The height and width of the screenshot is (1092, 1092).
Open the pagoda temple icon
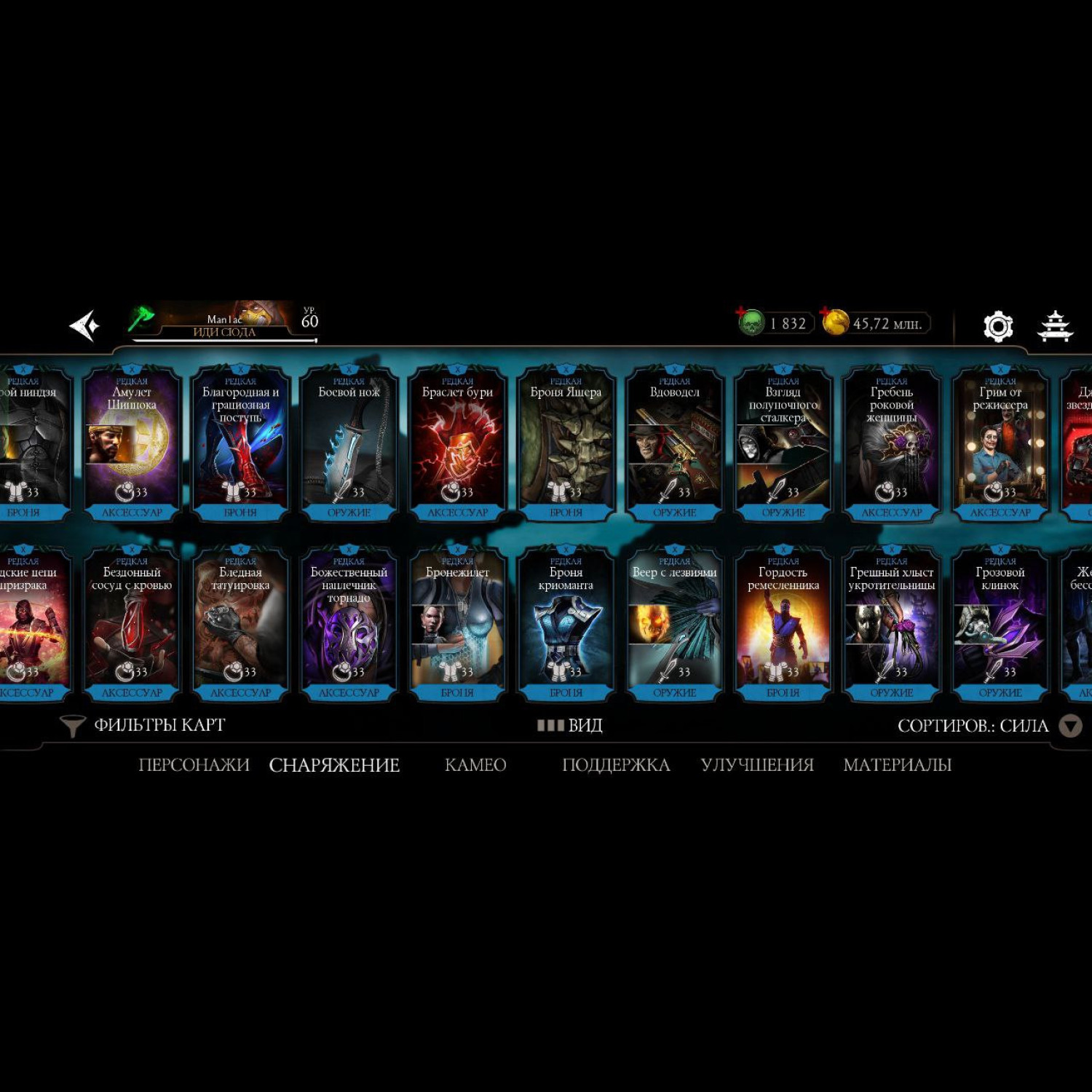pyautogui.click(x=1054, y=326)
